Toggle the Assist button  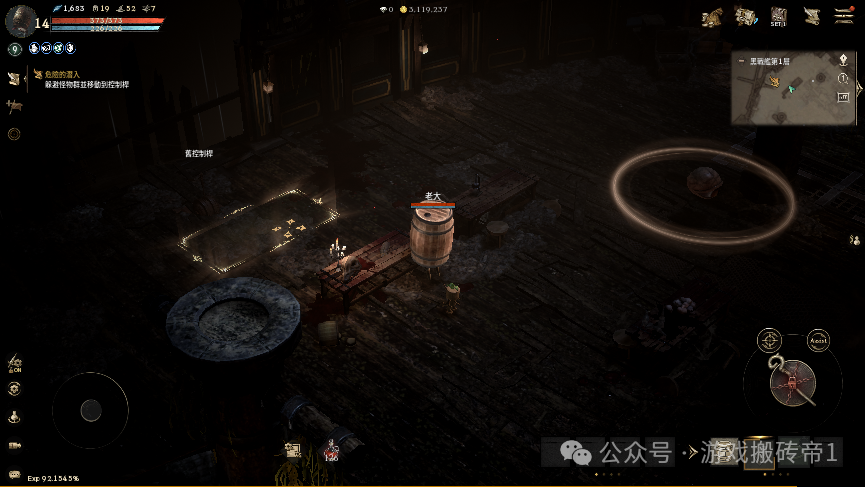pyautogui.click(x=818, y=339)
